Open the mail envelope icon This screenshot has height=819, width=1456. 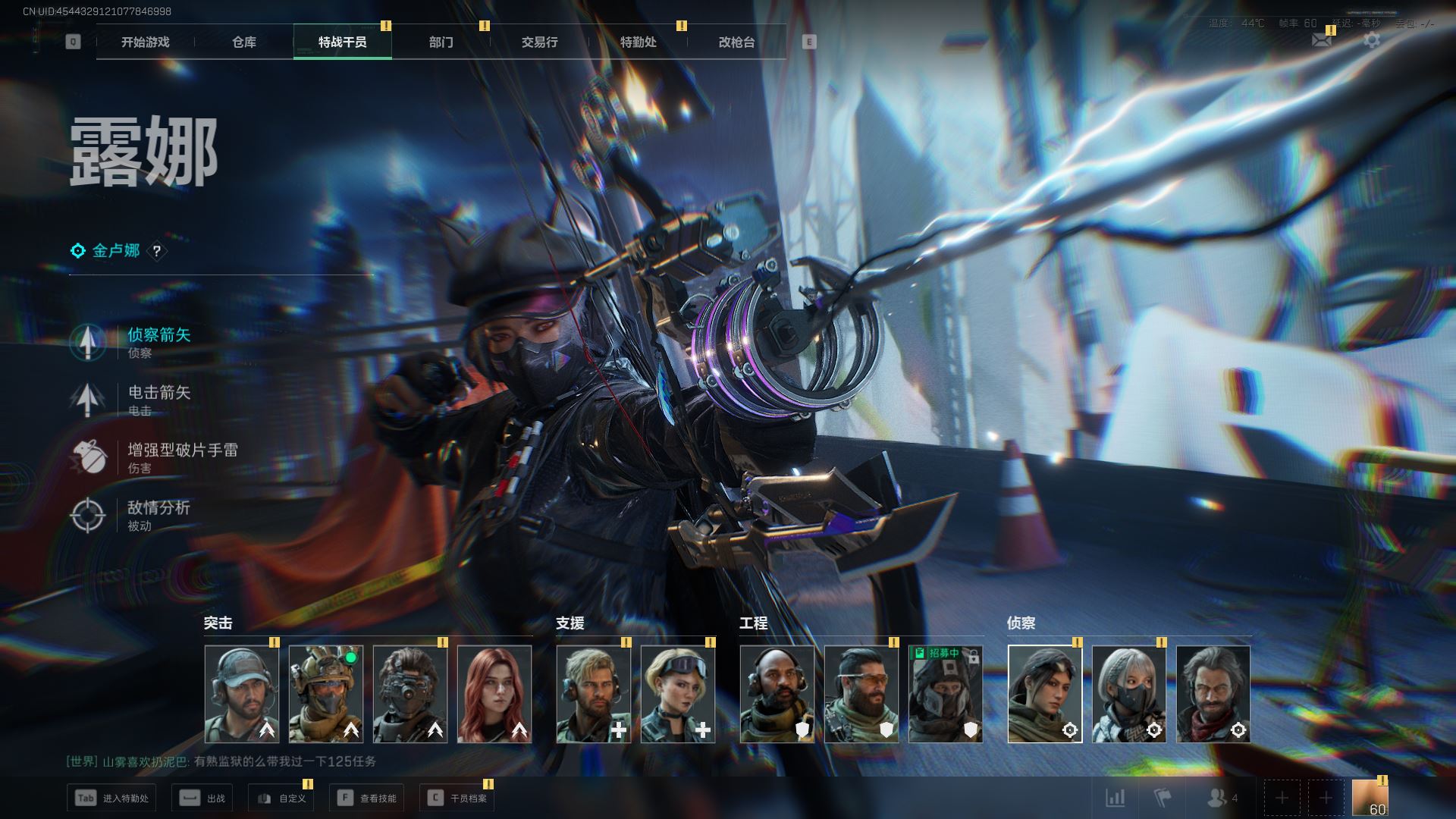[1322, 40]
